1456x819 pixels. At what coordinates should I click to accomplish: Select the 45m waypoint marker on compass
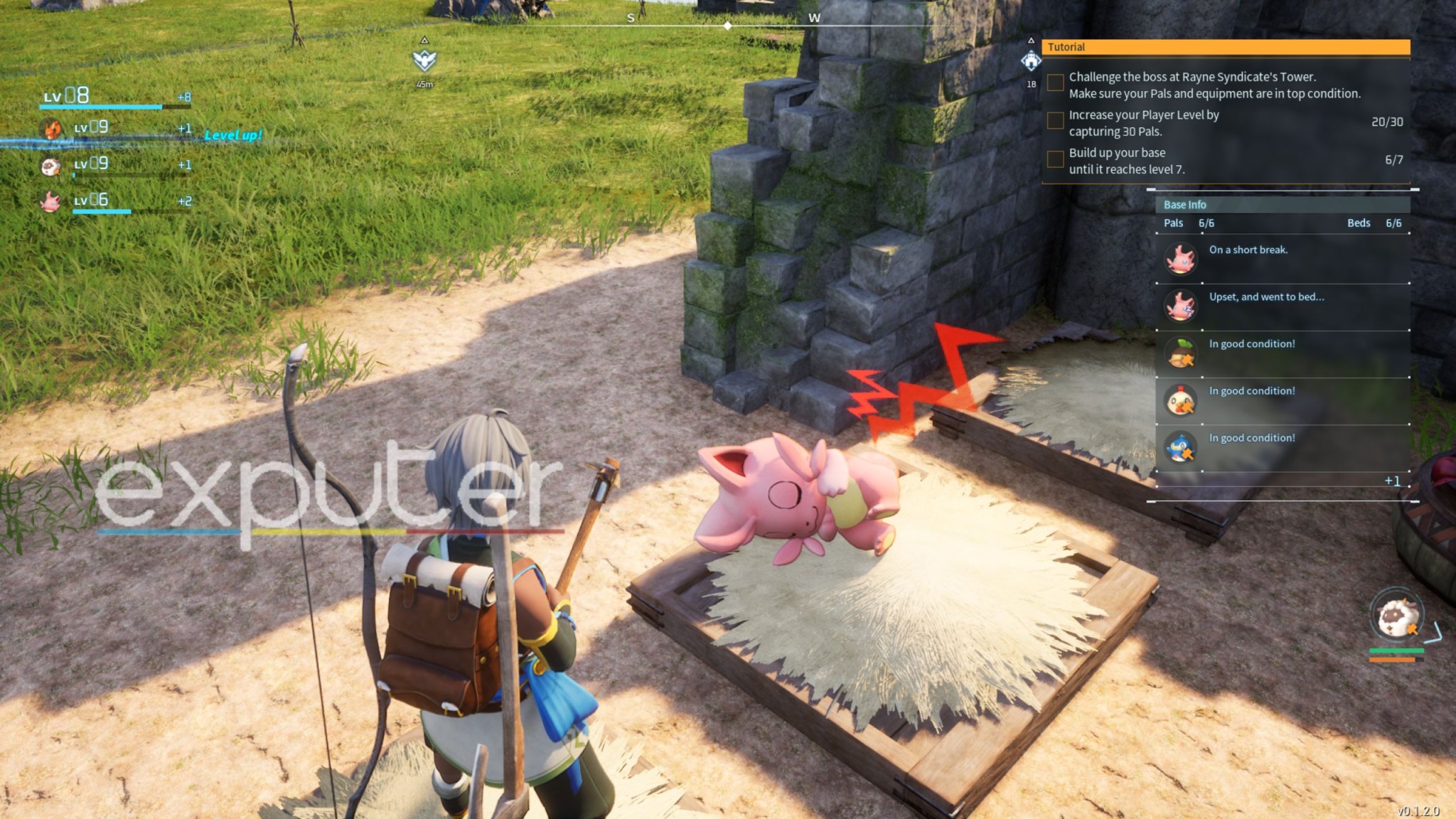coord(424,60)
